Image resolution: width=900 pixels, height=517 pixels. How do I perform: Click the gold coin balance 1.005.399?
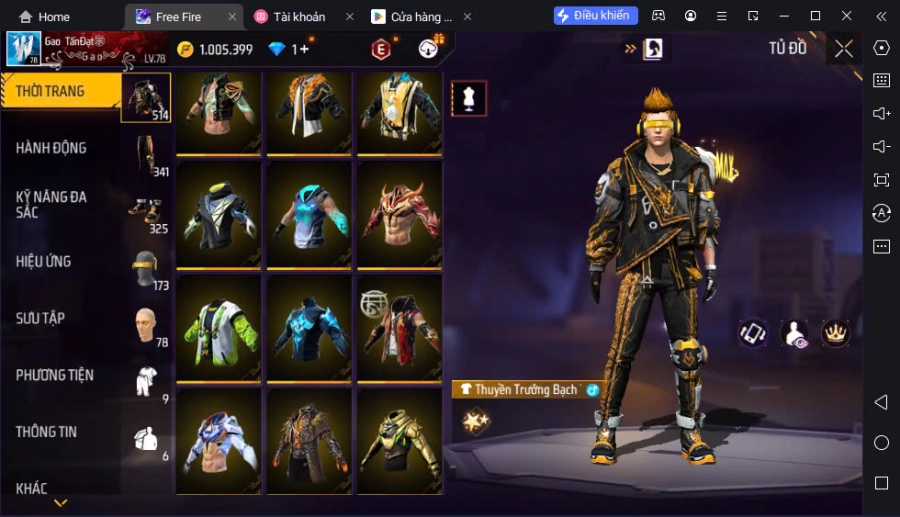tap(215, 49)
